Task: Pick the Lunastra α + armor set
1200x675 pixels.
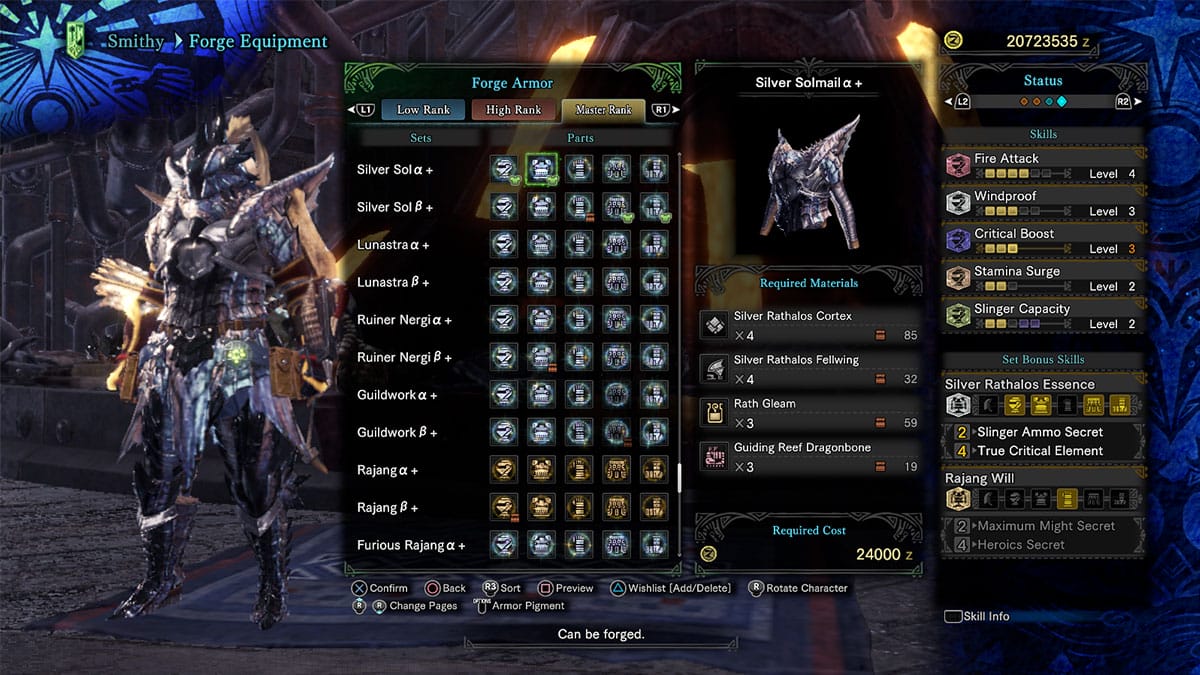Action: (x=393, y=245)
